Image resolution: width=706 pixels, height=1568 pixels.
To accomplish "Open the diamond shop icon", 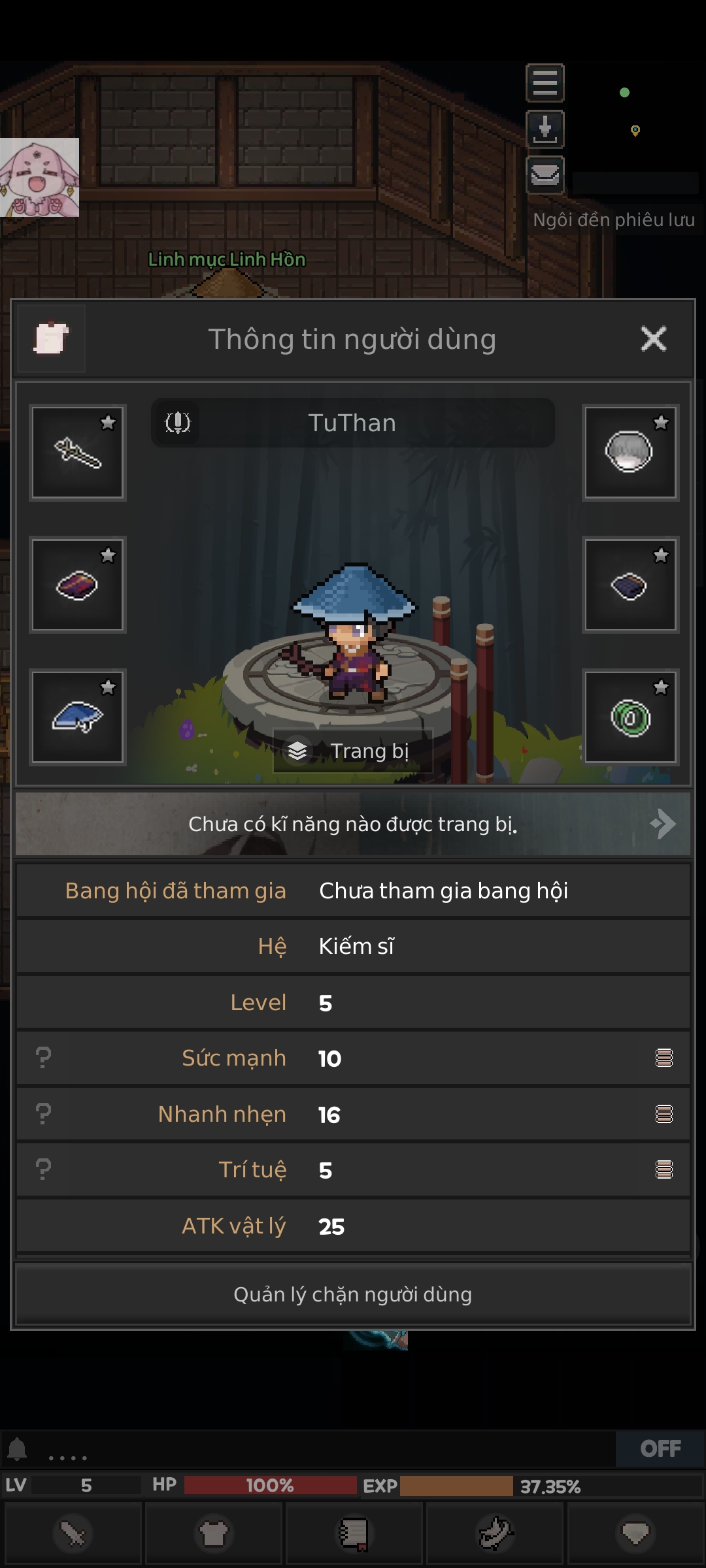I will point(635,1533).
